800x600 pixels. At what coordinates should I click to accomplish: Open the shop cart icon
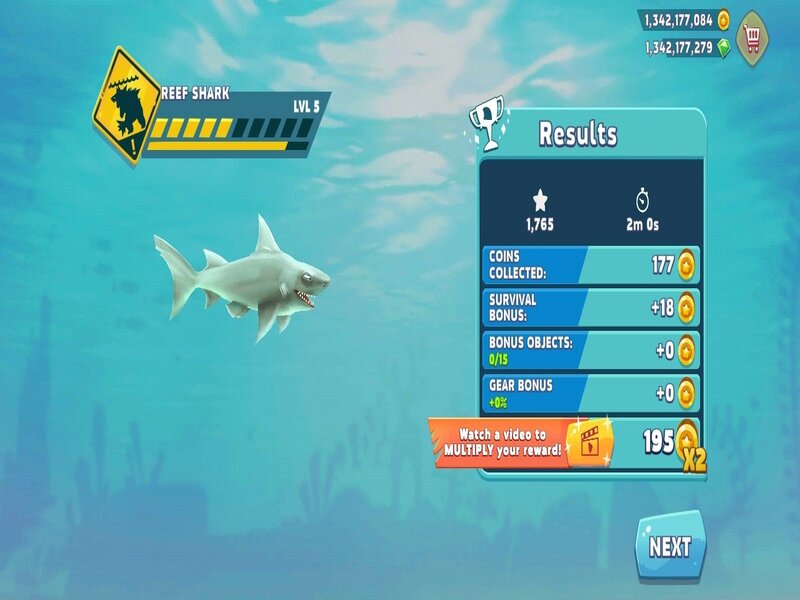click(x=755, y=37)
